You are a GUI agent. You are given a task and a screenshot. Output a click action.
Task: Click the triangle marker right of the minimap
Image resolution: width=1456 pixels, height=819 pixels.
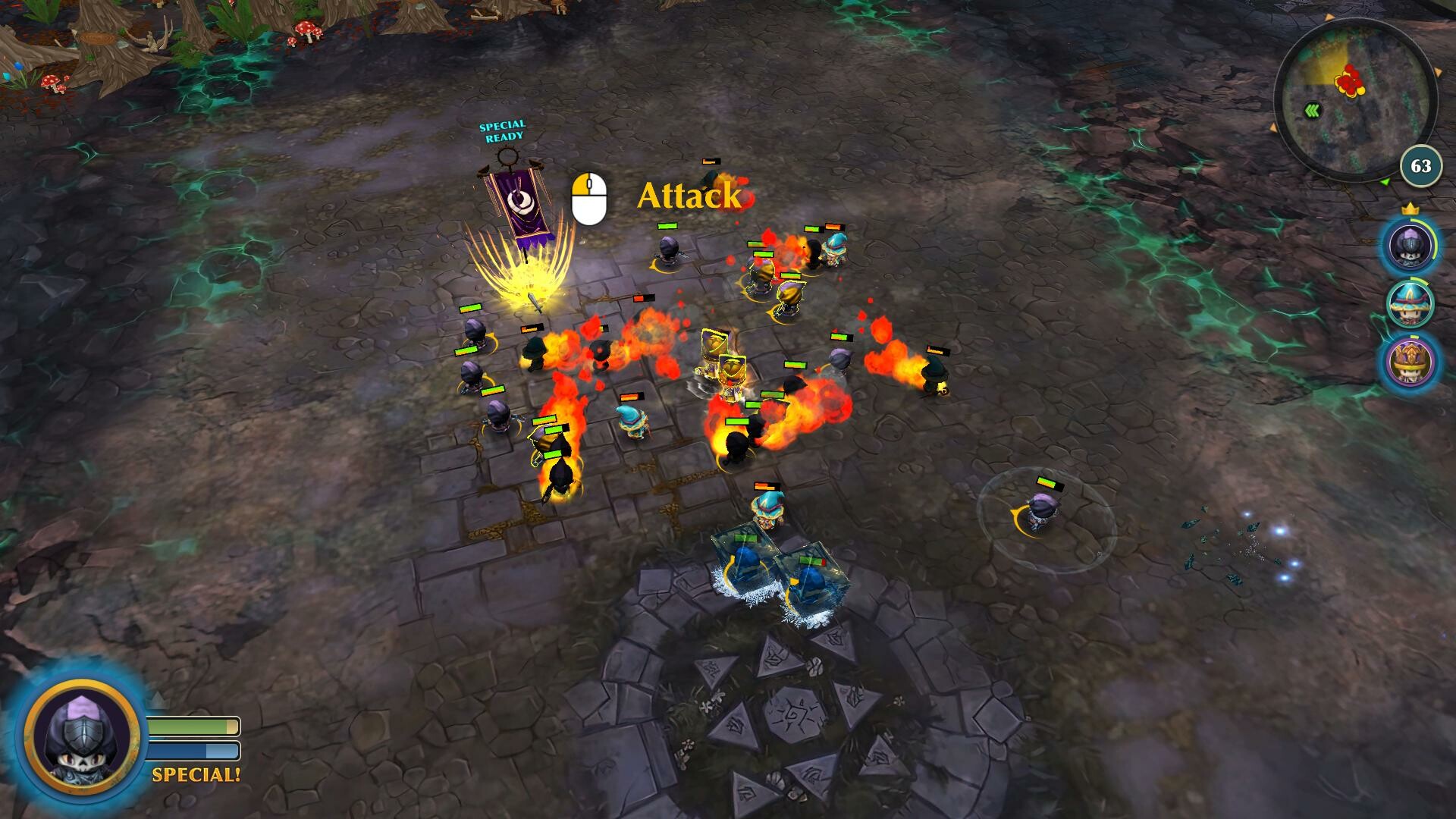click(x=1438, y=71)
